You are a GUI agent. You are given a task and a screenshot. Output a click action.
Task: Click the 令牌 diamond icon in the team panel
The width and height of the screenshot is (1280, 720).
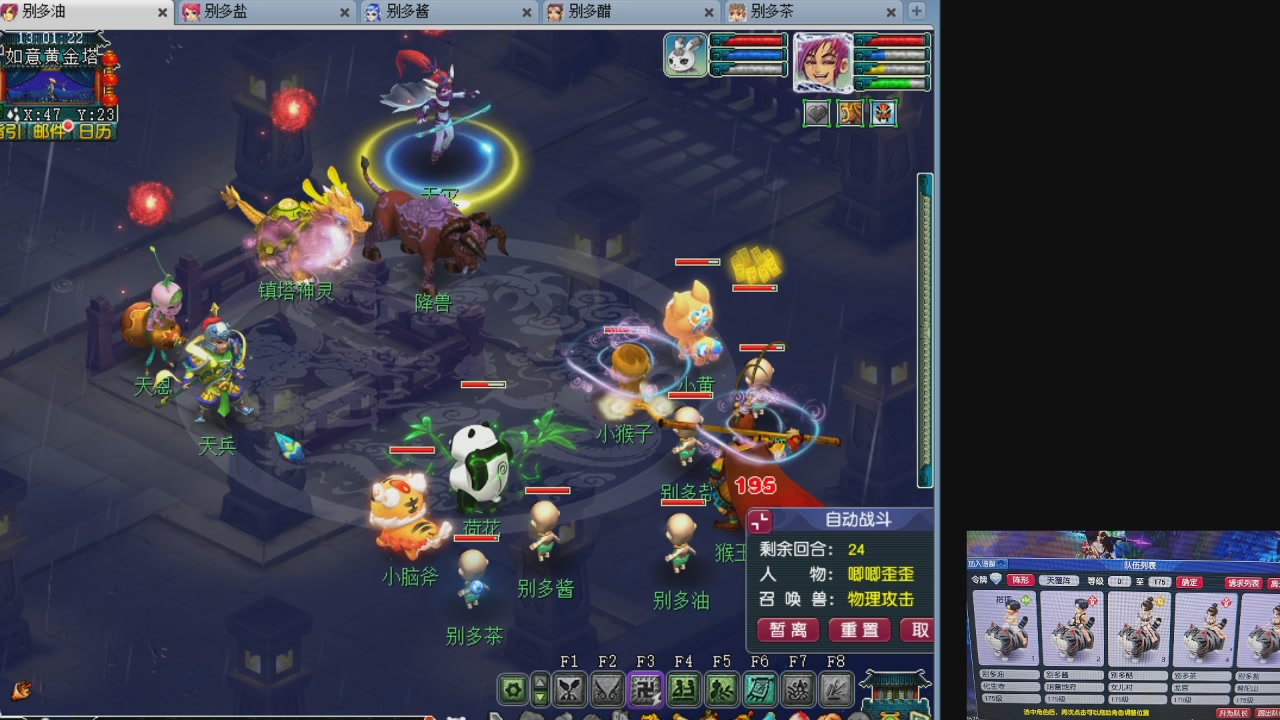coord(997,580)
